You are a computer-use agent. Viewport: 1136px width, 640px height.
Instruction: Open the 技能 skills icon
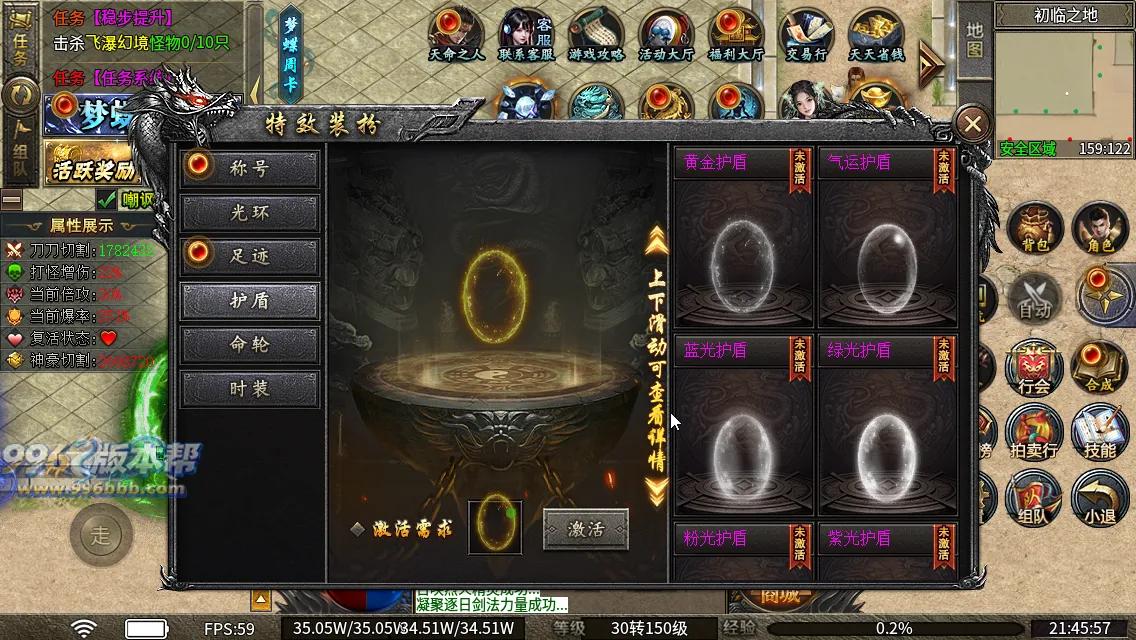pos(1099,433)
